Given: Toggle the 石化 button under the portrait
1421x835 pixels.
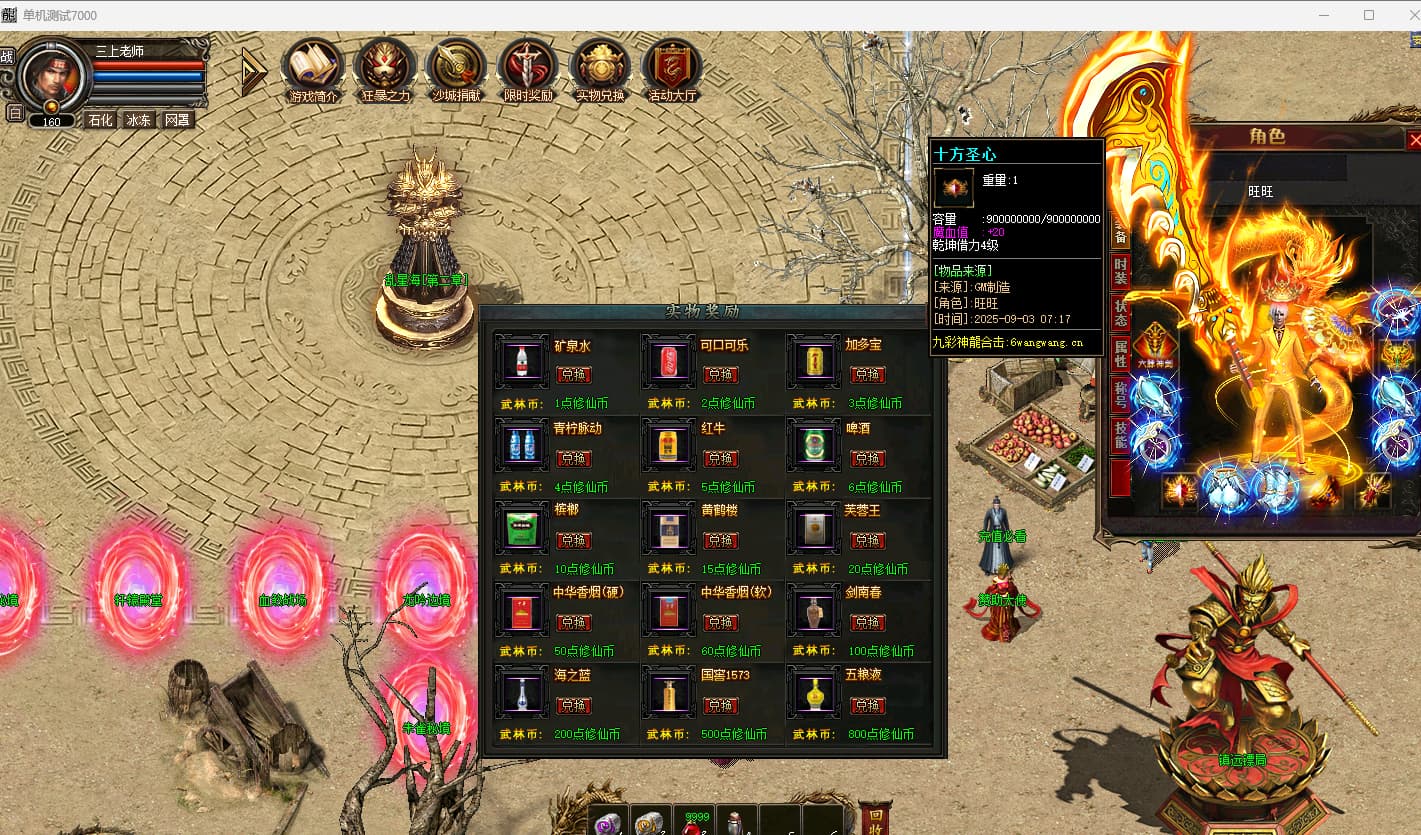Looking at the screenshot, I should [100, 120].
